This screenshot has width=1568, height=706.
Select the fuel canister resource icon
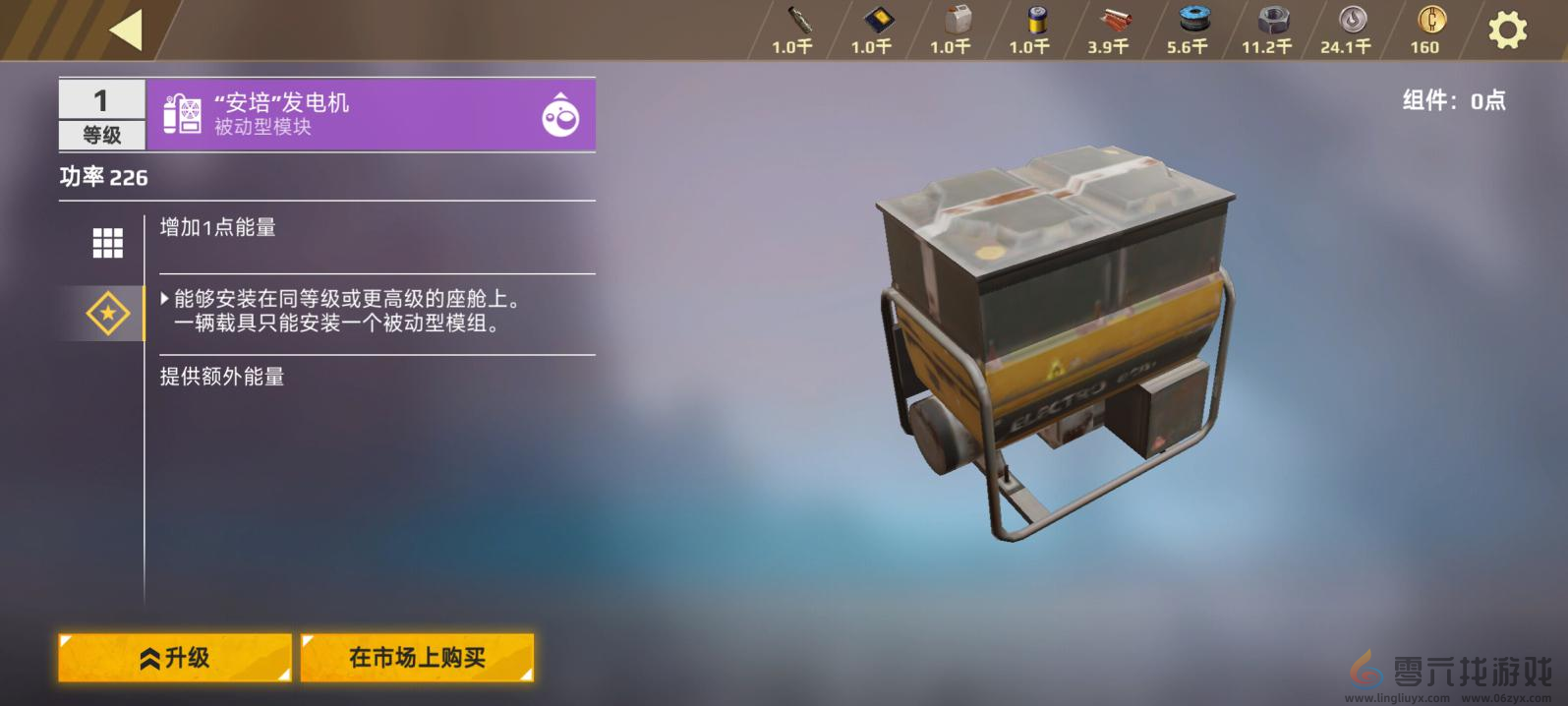[957, 20]
